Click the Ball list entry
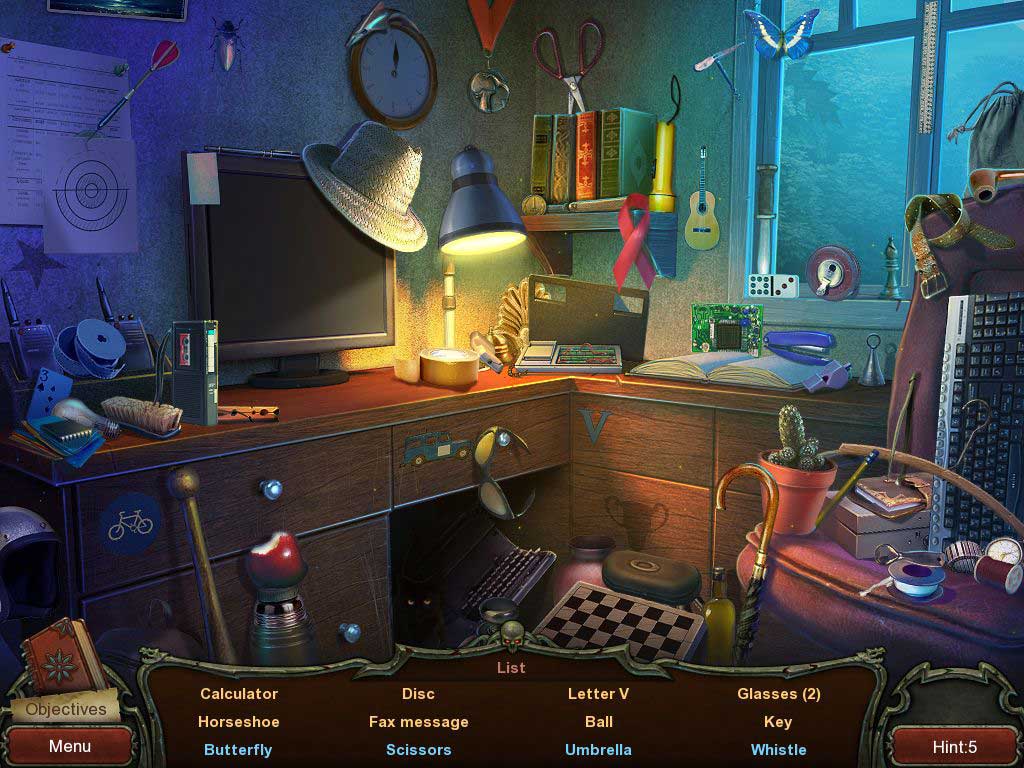This screenshot has height=768, width=1024. click(599, 721)
